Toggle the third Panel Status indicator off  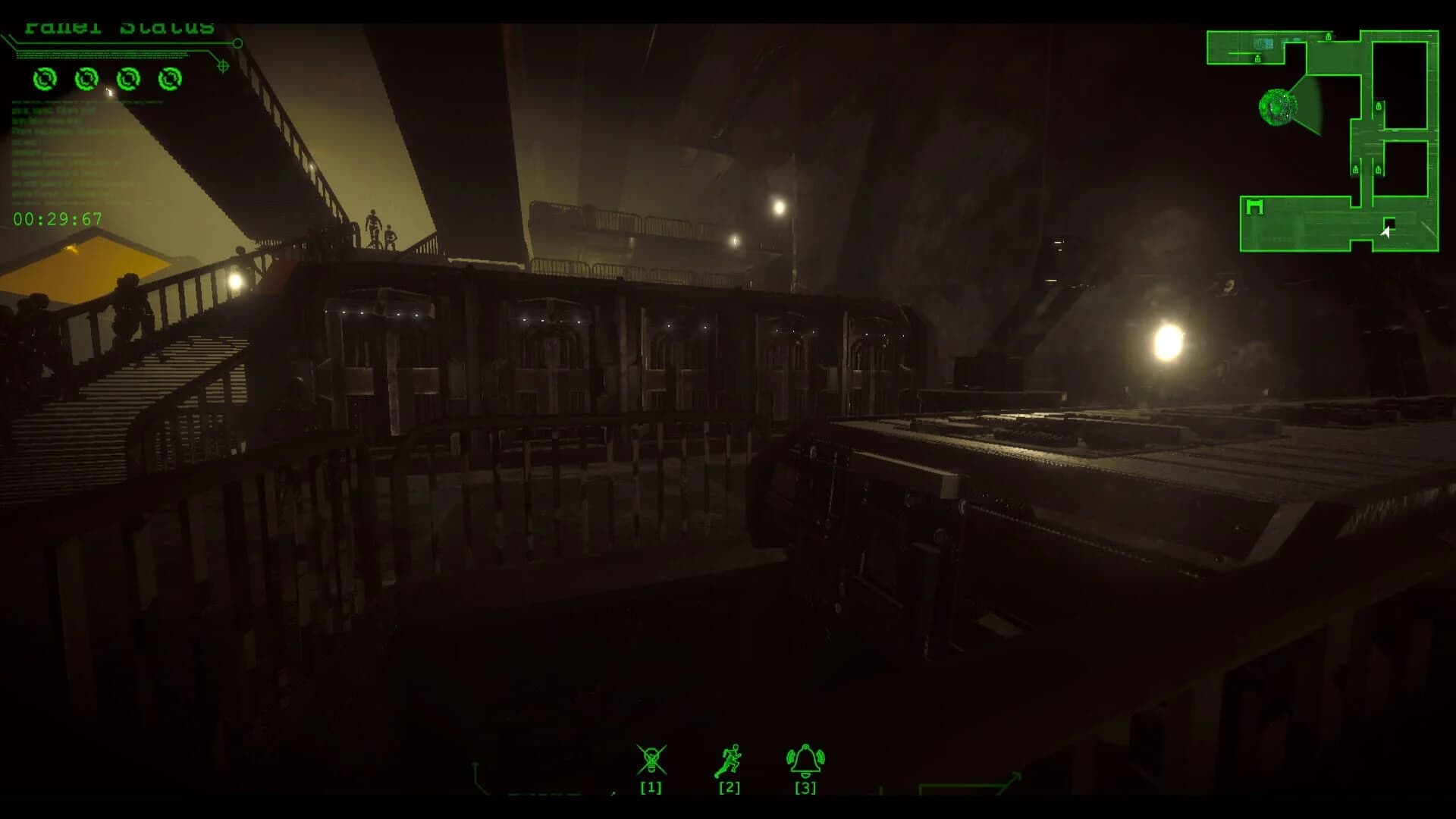(x=128, y=80)
